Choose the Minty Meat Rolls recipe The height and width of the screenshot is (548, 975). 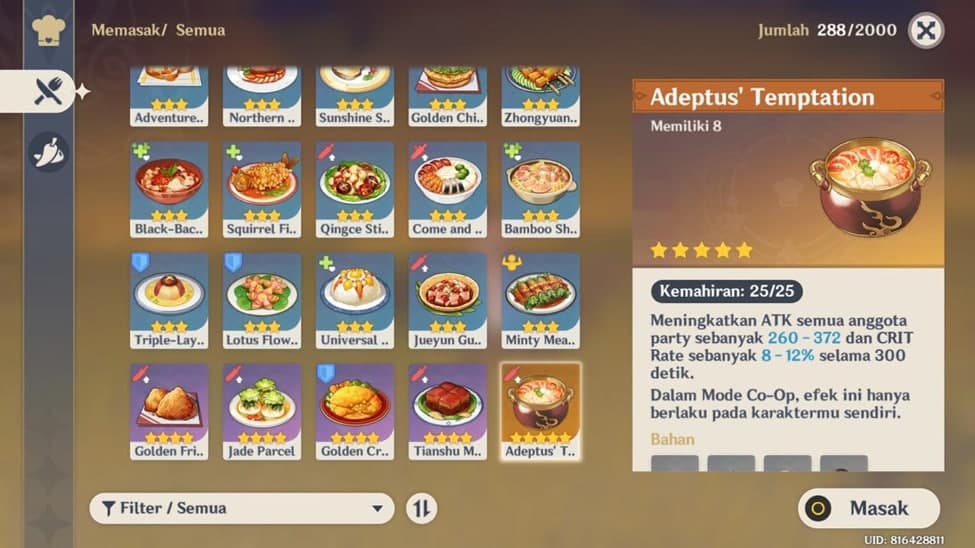541,299
